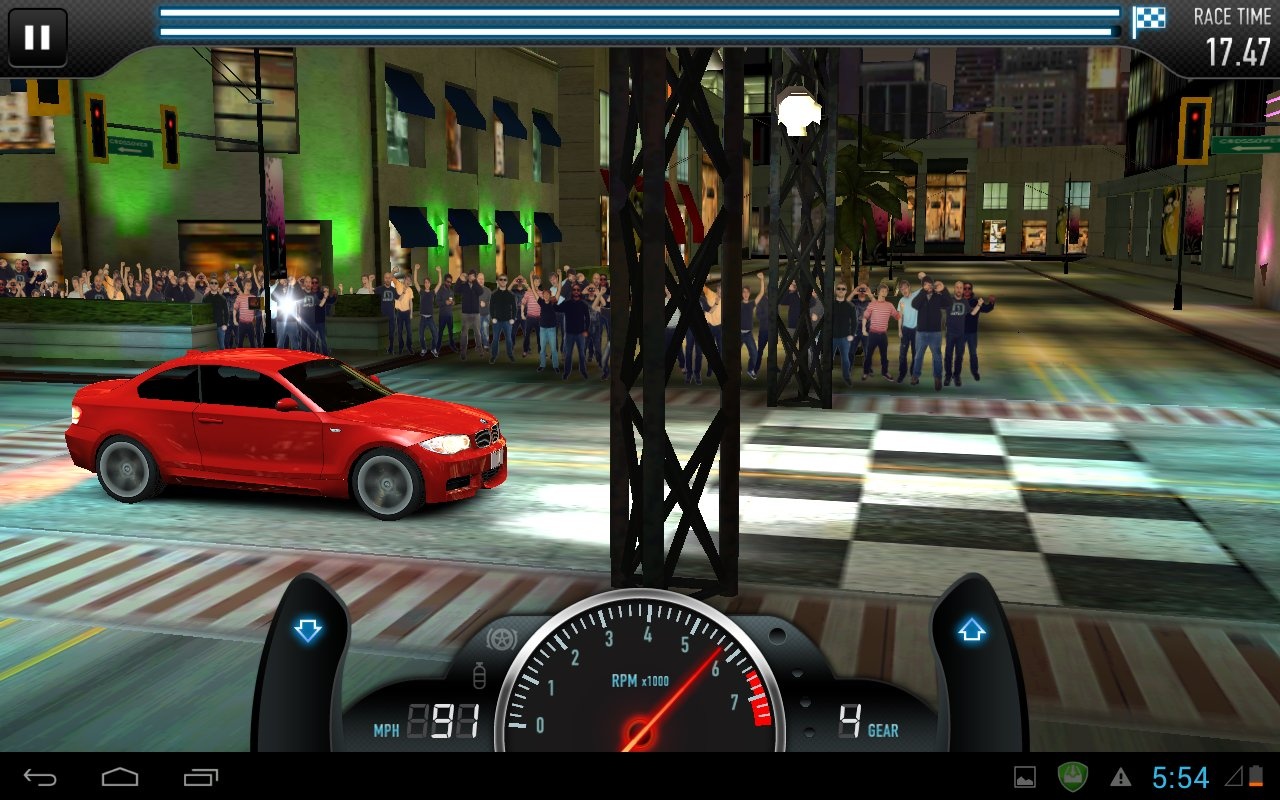Pause the race
1280x800 pixels.
[37, 37]
